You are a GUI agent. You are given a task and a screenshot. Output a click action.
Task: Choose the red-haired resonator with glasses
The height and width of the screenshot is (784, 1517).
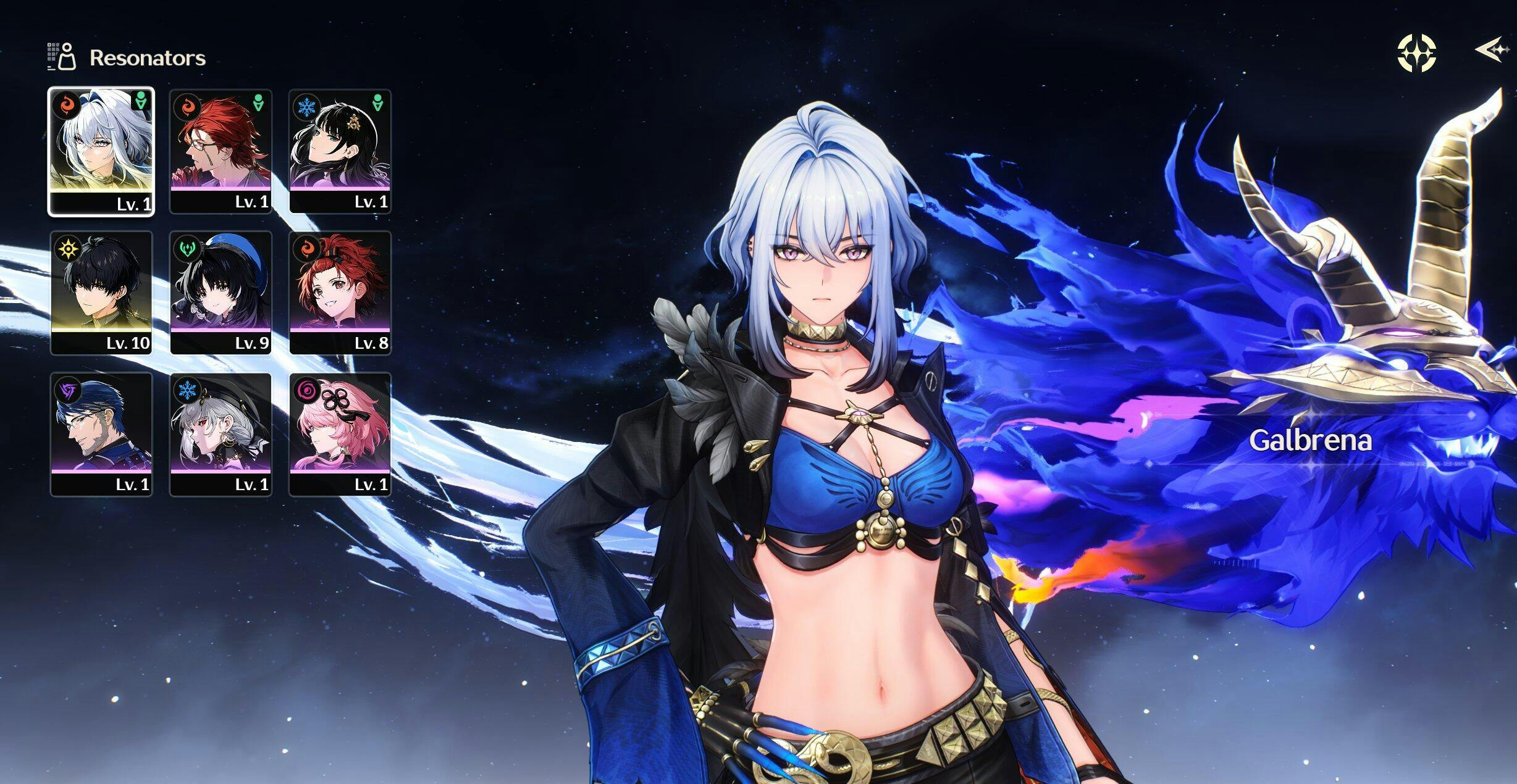click(221, 151)
